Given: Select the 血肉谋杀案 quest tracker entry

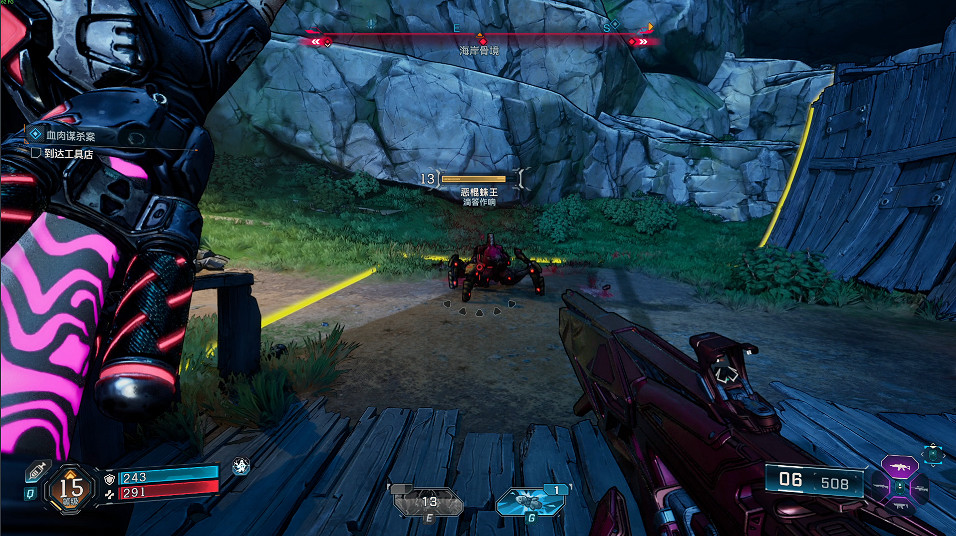Looking at the screenshot, I should coord(68,133).
